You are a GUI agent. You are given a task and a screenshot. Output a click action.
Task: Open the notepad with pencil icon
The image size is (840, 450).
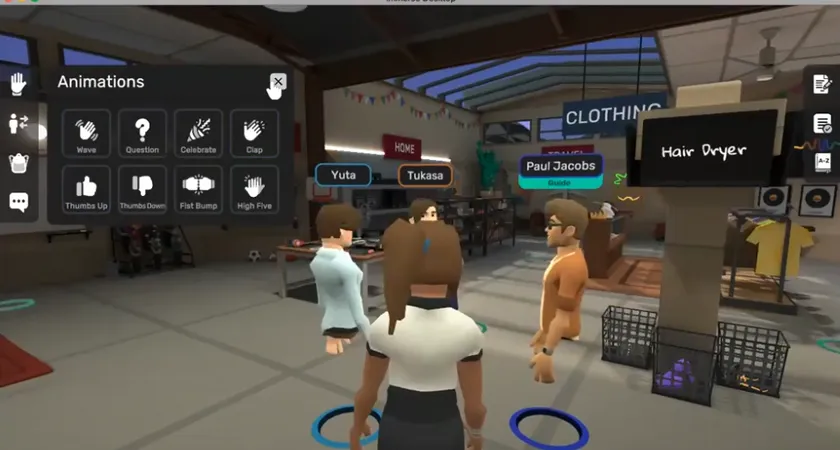pyautogui.click(x=822, y=84)
